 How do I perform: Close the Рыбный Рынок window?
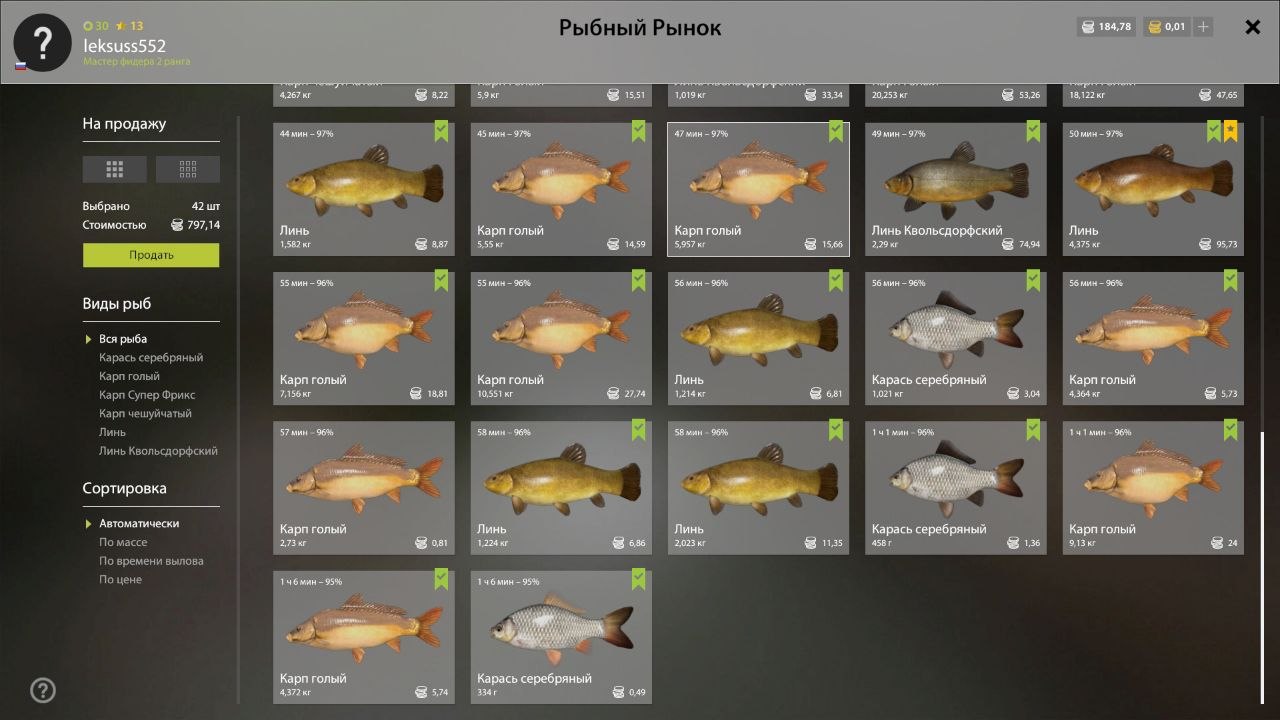pos(1252,27)
